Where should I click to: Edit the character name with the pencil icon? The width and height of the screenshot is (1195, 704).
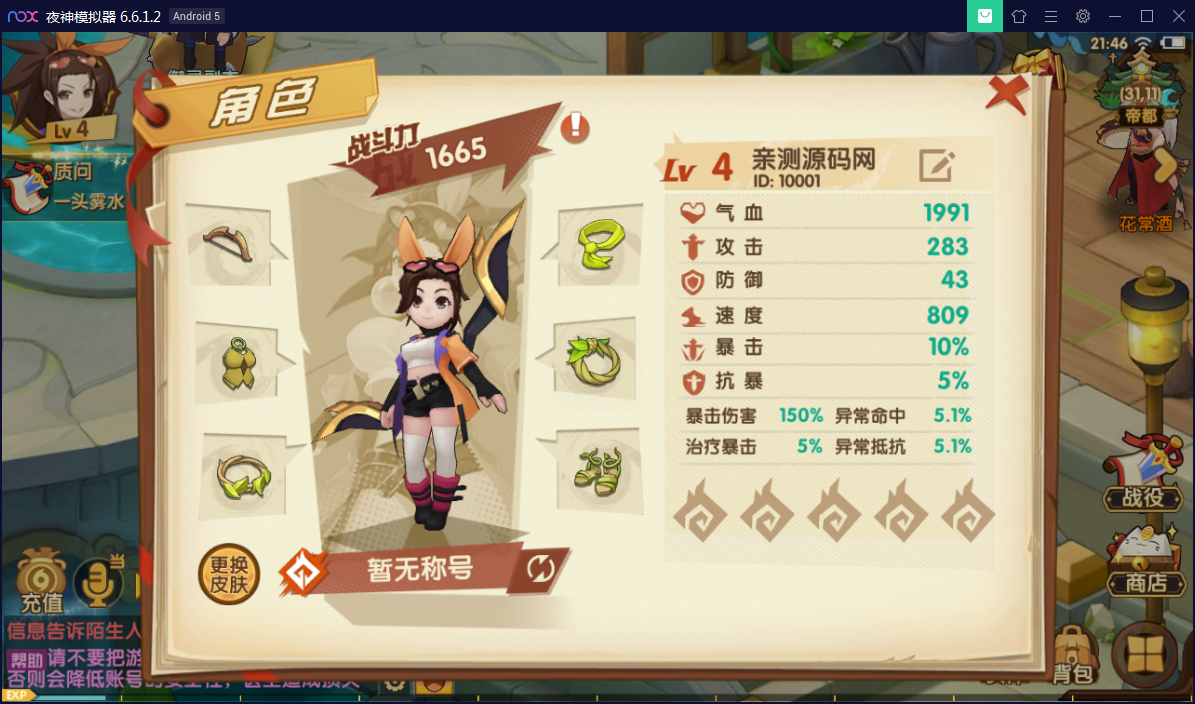pyautogui.click(x=936, y=165)
